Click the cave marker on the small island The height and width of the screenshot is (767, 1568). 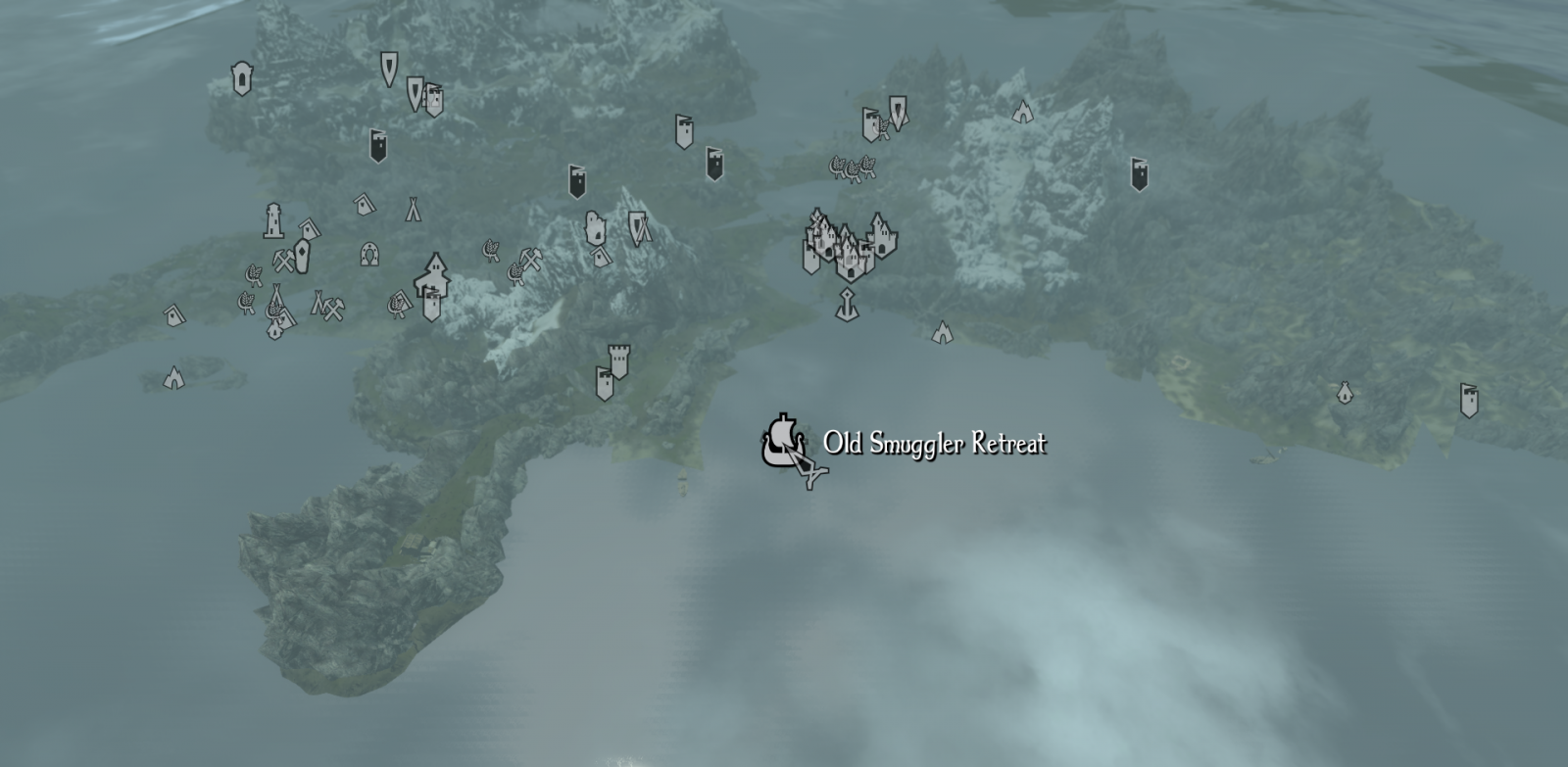[173, 377]
